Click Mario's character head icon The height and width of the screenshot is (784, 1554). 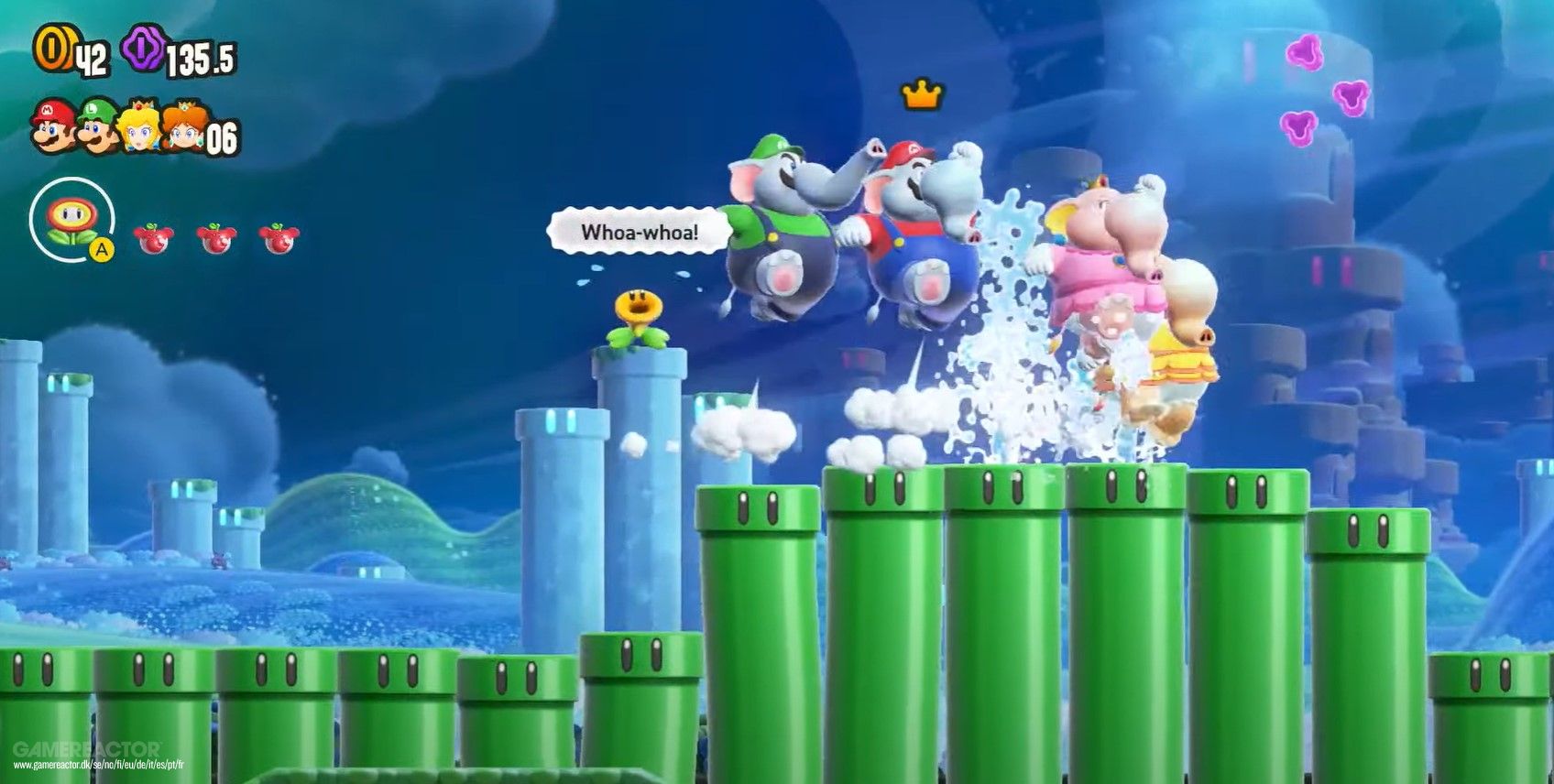coord(53,126)
